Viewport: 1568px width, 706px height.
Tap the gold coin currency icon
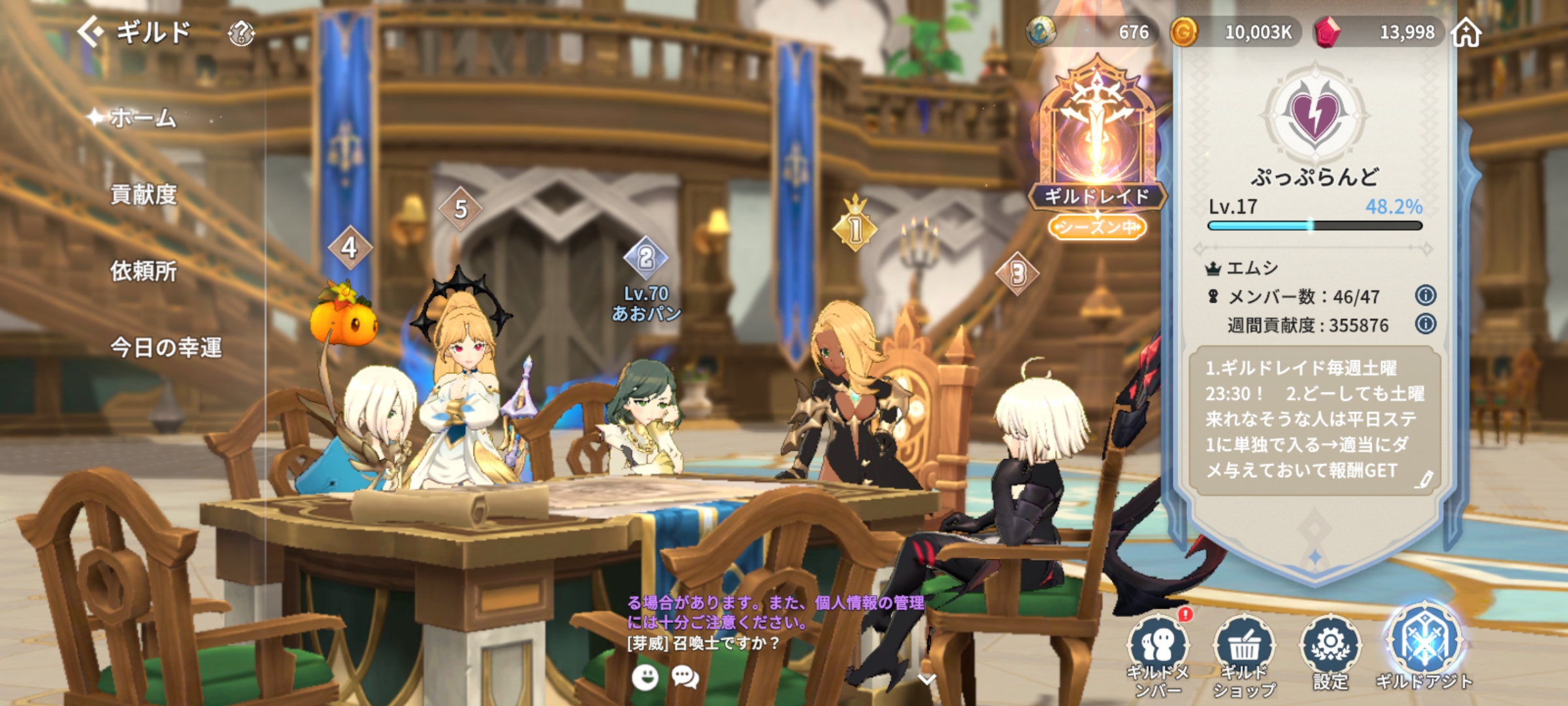coord(1183,32)
